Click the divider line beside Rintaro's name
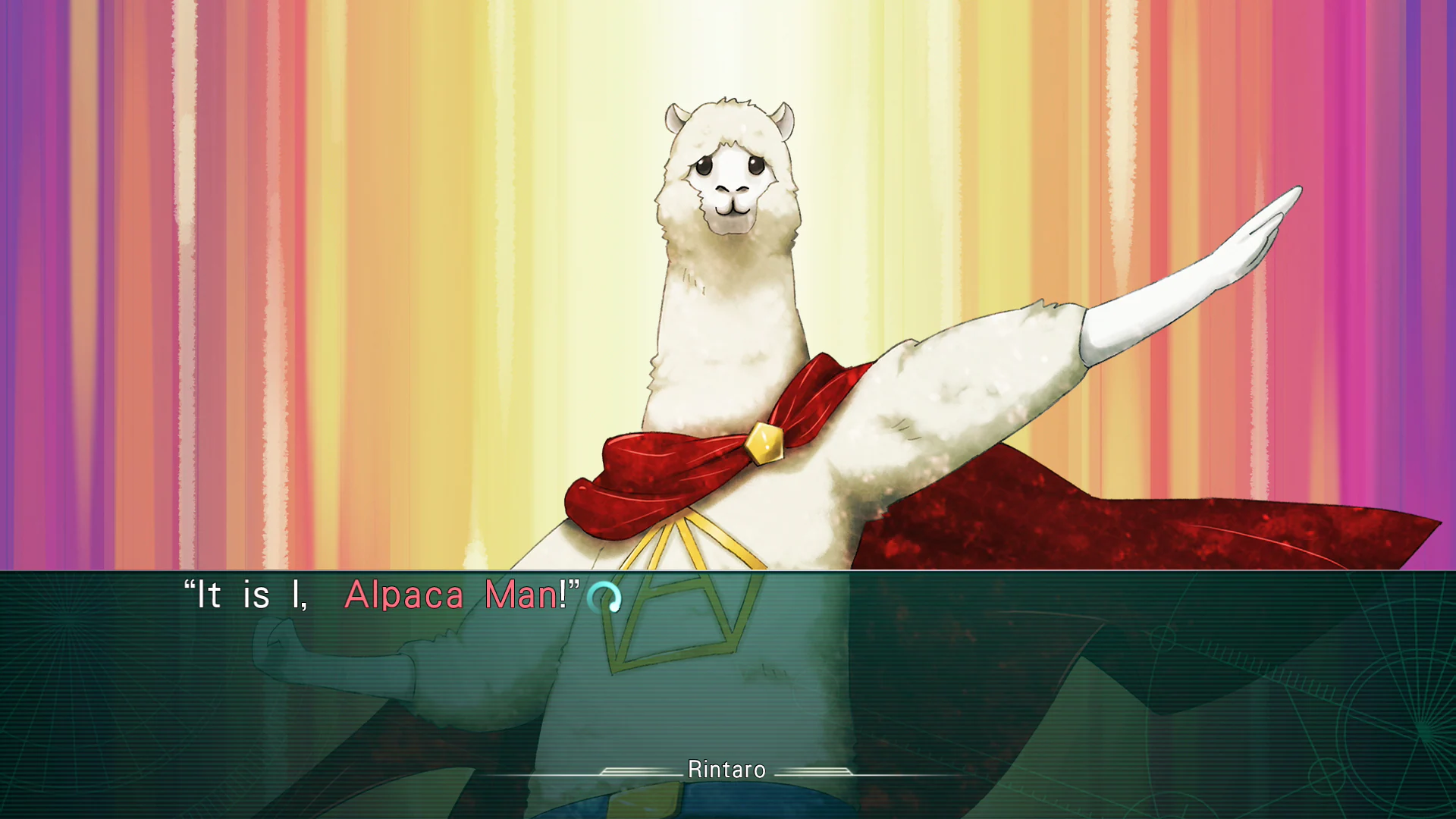This screenshot has width=1456, height=819. (x=637, y=770)
